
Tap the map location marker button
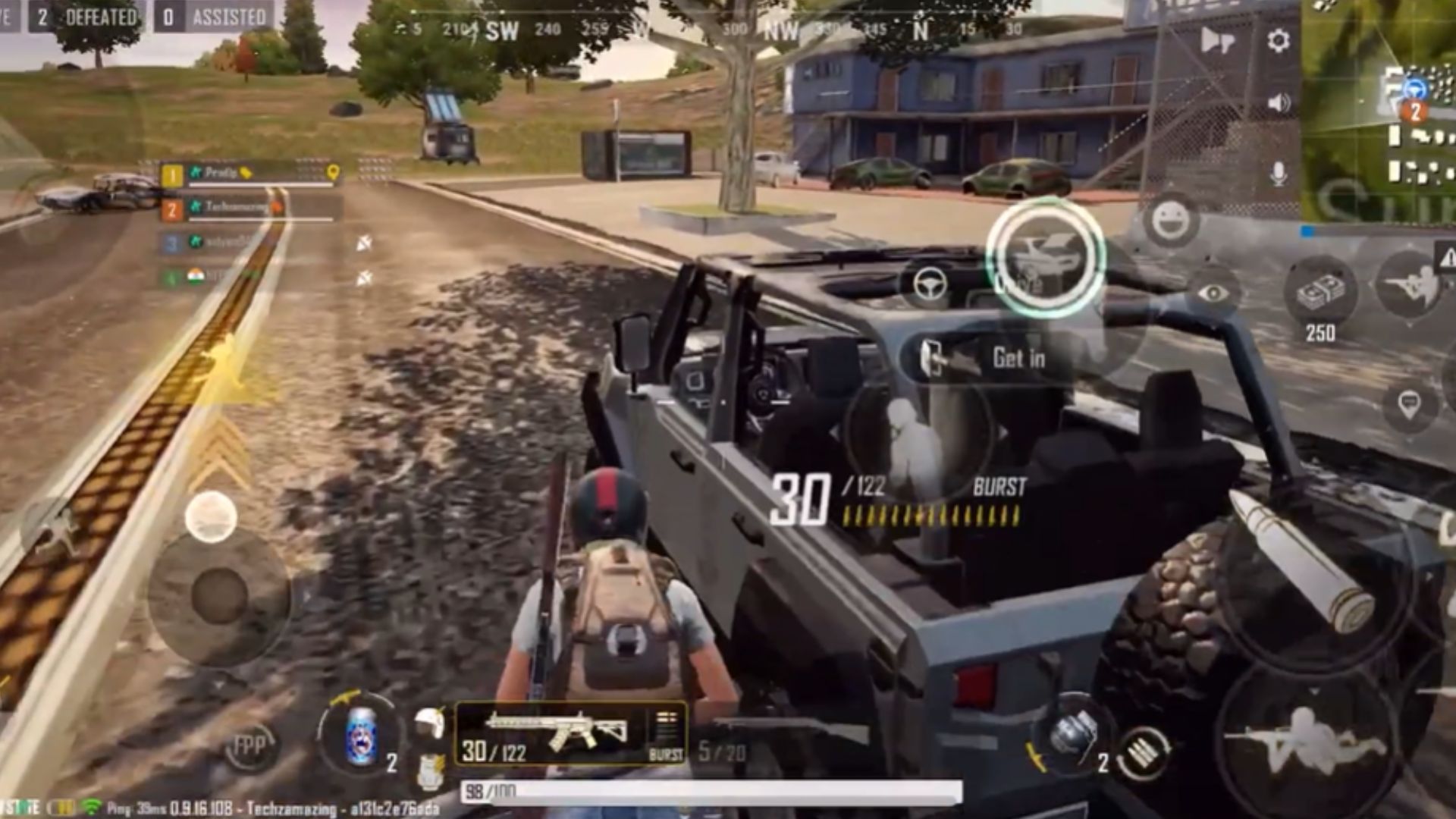coord(1408,404)
